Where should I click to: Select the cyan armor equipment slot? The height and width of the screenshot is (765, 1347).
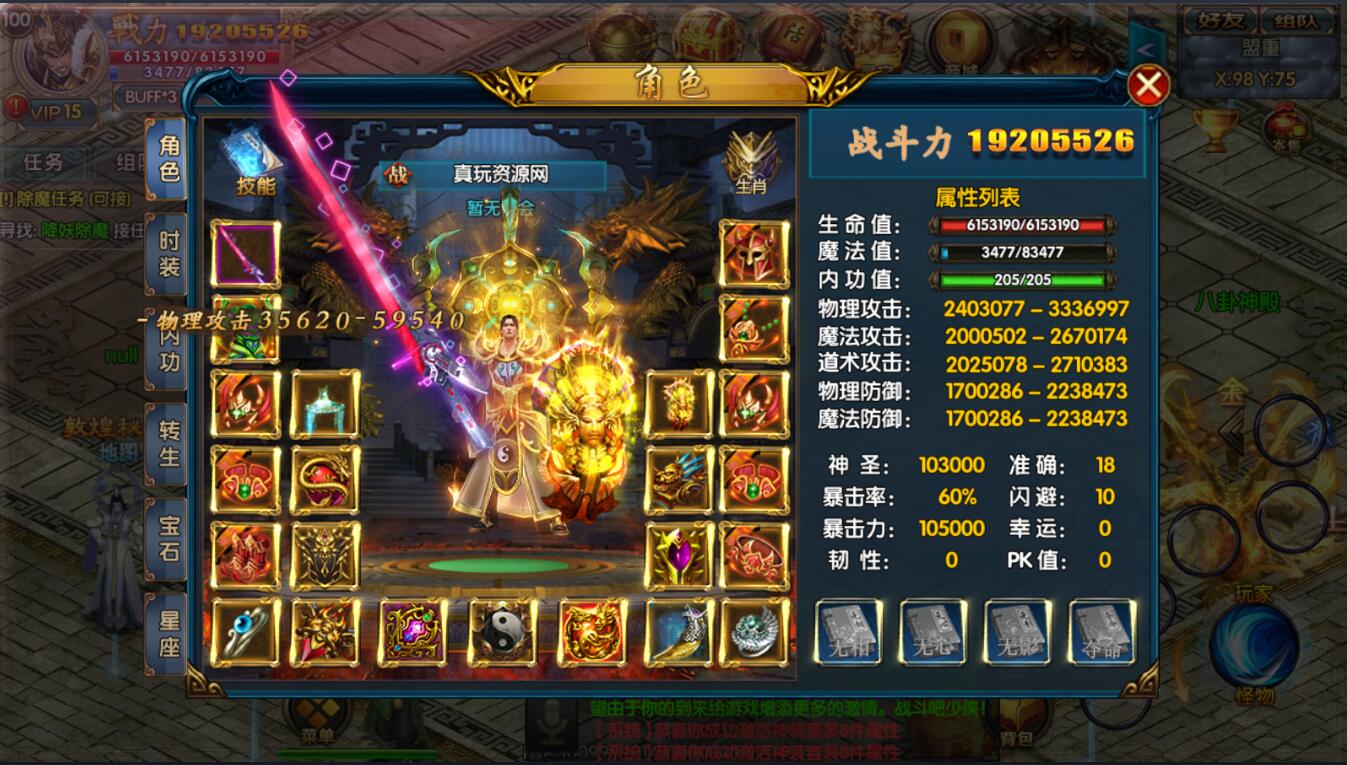coord(325,404)
